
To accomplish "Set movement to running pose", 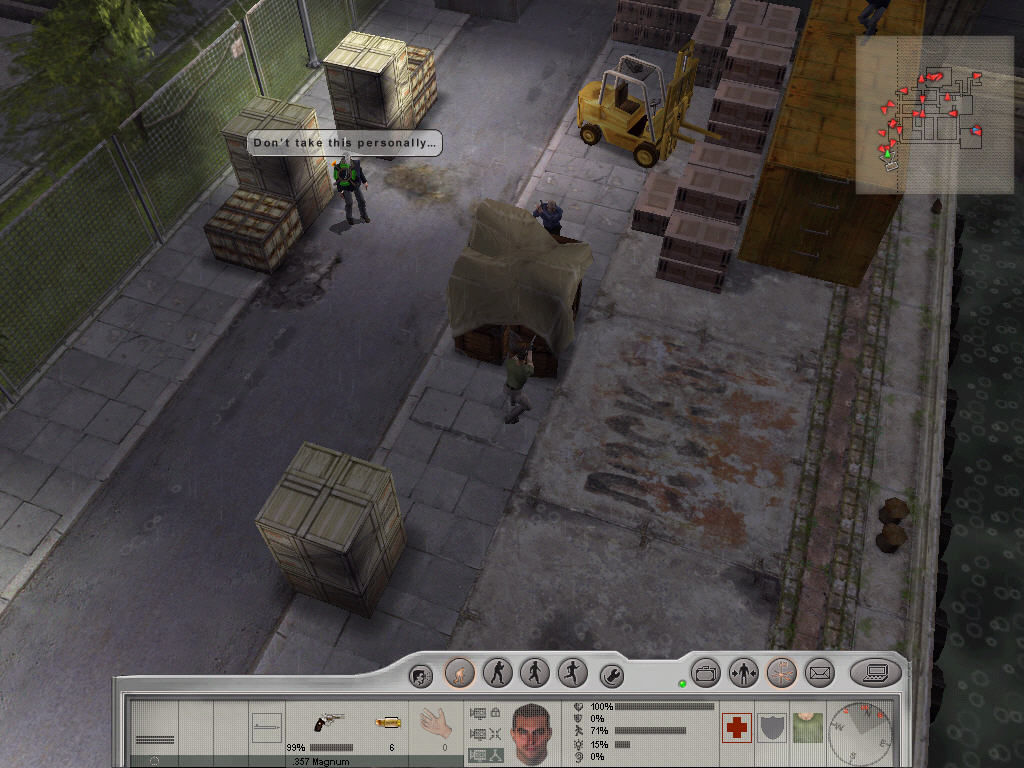I will pyautogui.click(x=572, y=673).
